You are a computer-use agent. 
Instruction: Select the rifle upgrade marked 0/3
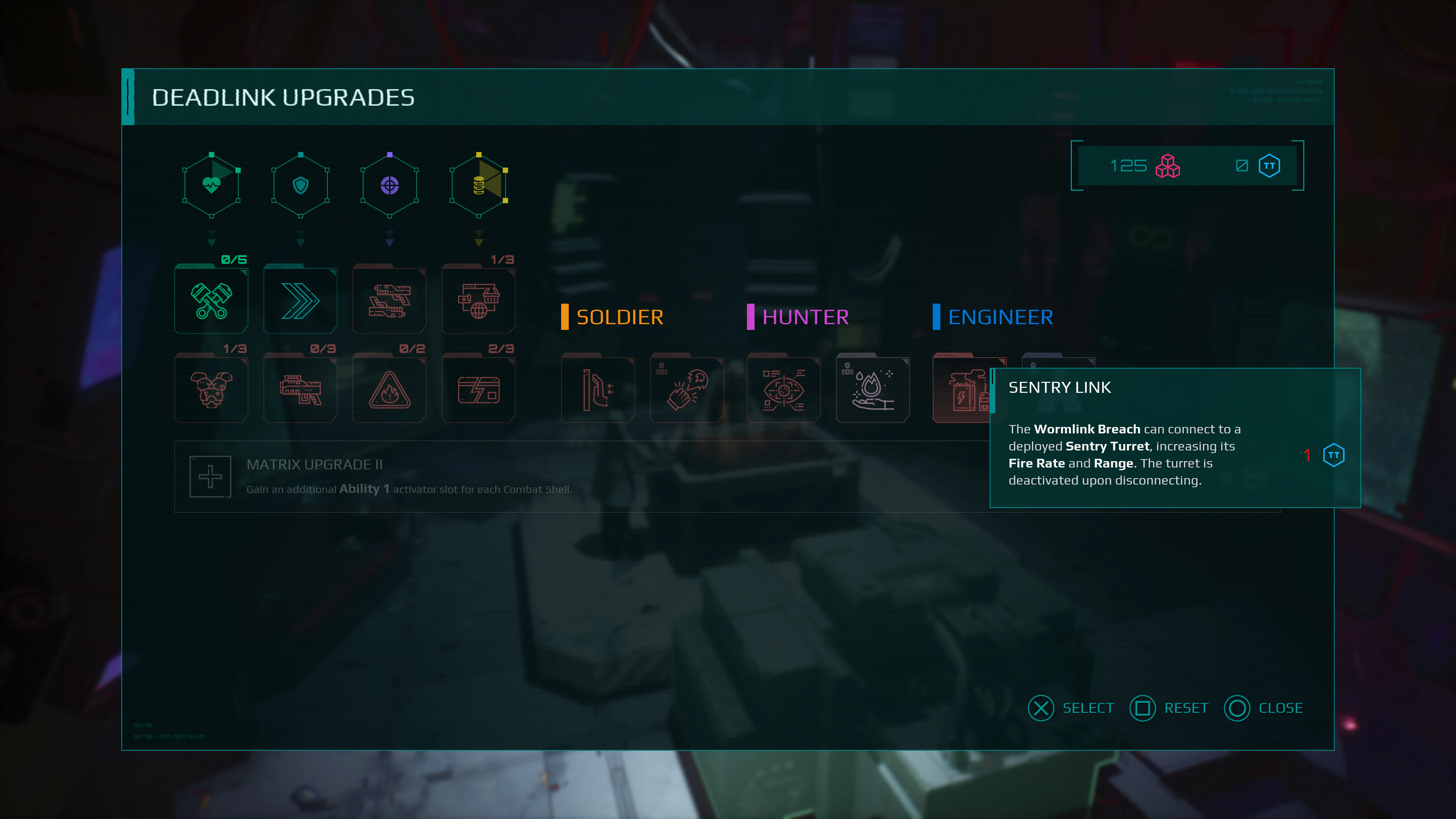tap(300, 388)
